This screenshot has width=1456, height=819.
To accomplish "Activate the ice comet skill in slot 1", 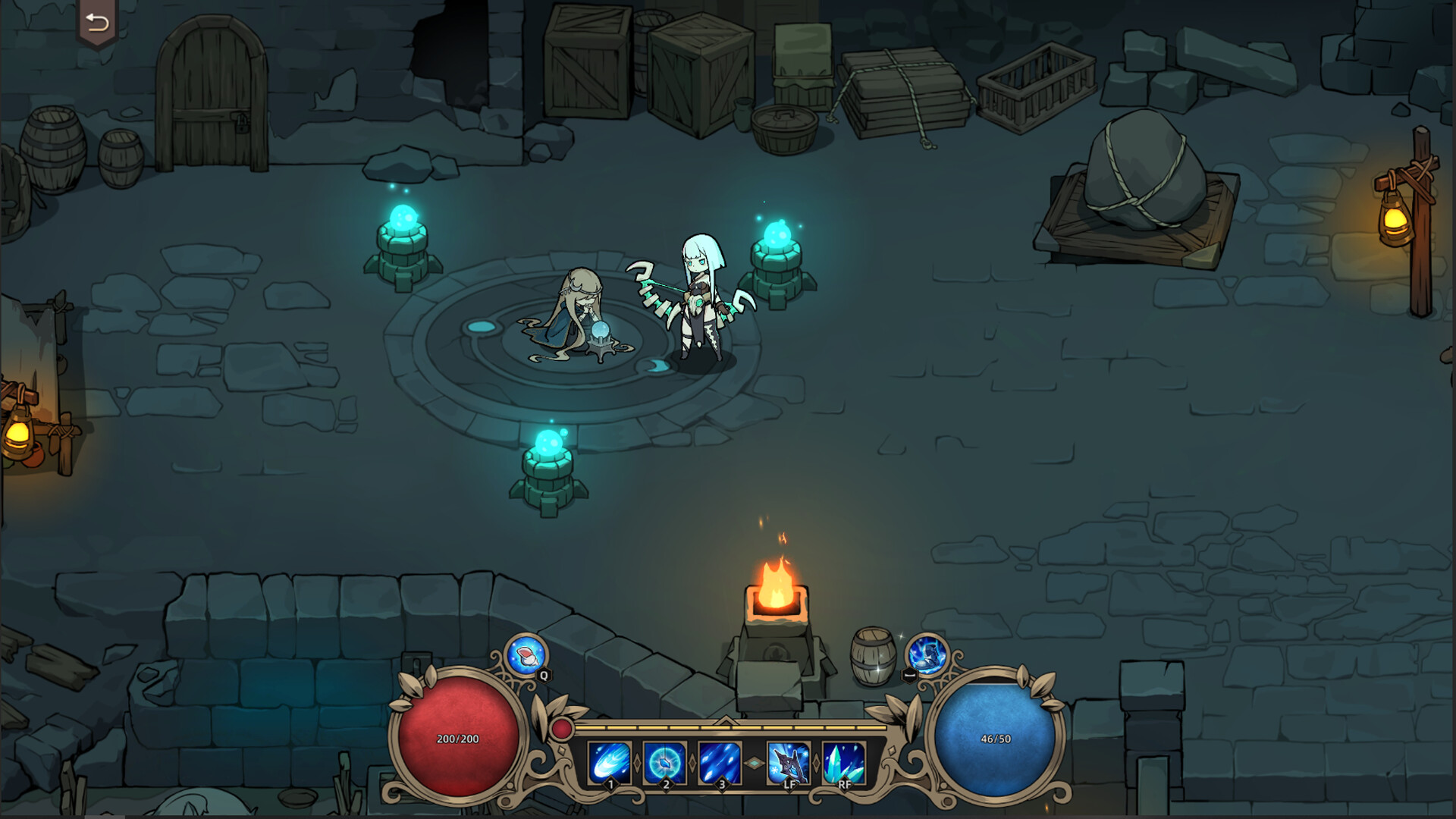I will (610, 762).
